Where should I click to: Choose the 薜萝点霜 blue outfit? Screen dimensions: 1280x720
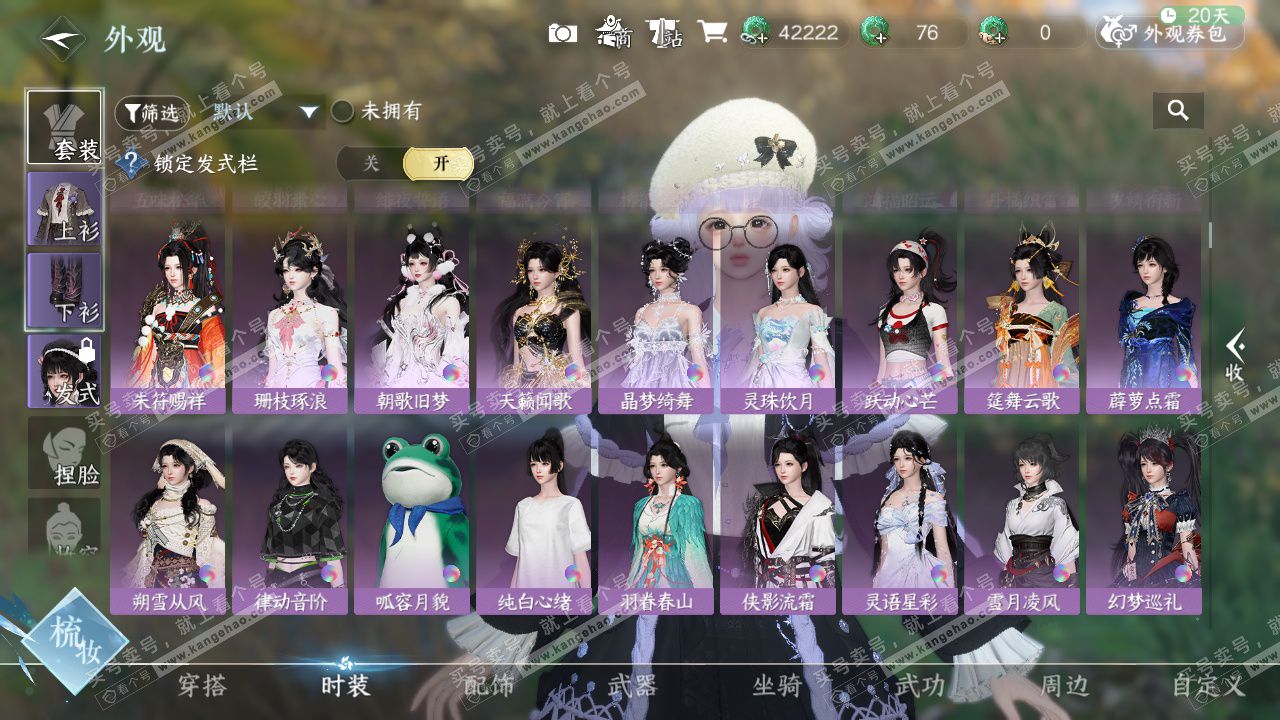pyautogui.click(x=1144, y=318)
